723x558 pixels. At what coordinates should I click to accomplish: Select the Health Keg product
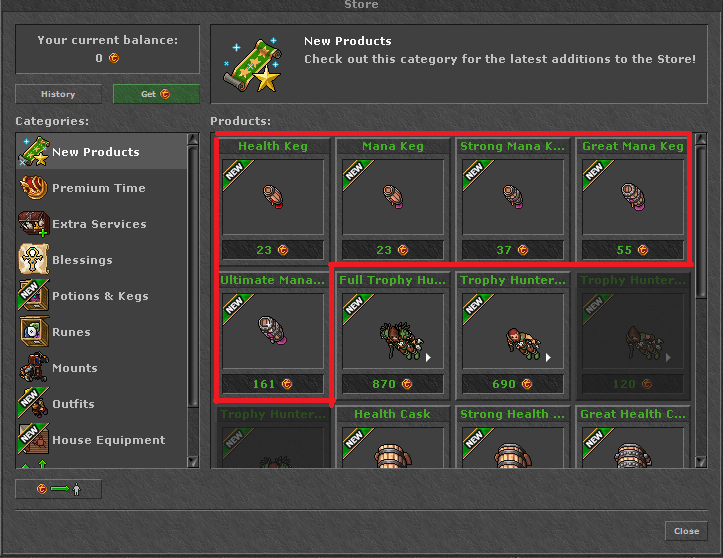click(x=273, y=199)
